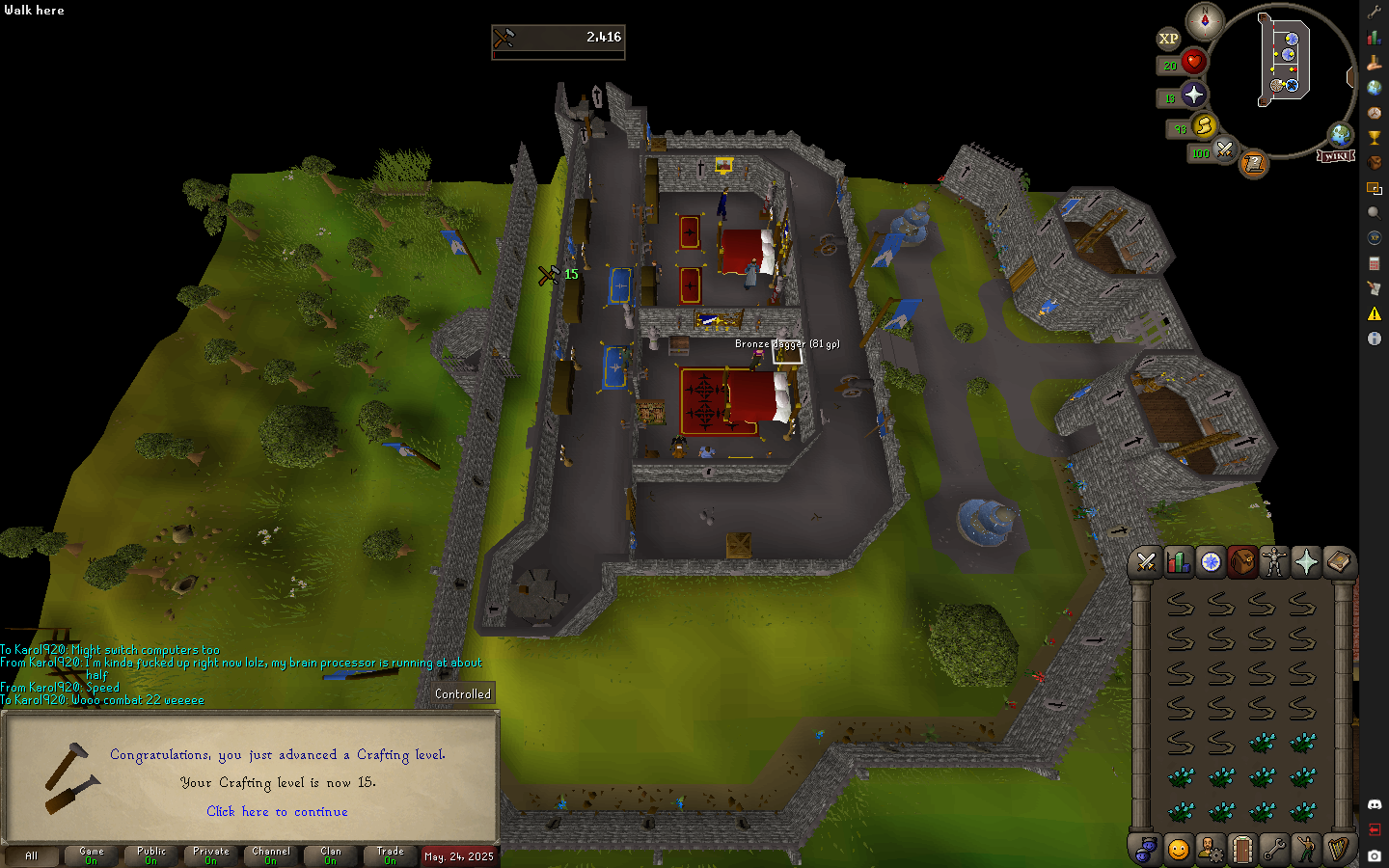Open the Music Player harp tab
Viewport: 1389px width, 868px height.
pos(1338,849)
